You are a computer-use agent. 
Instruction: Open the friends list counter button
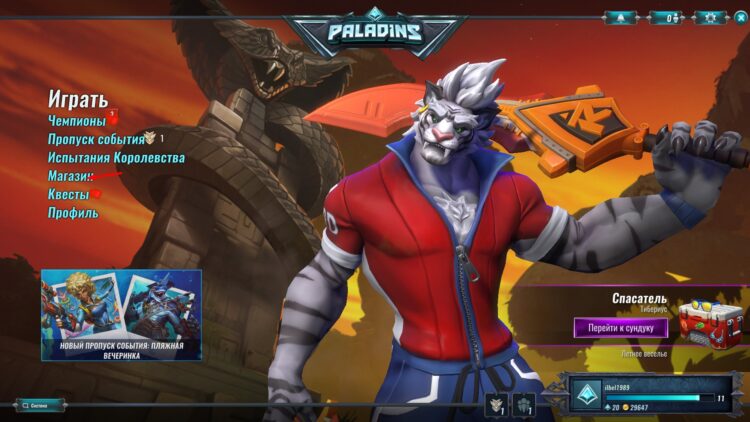click(x=666, y=18)
